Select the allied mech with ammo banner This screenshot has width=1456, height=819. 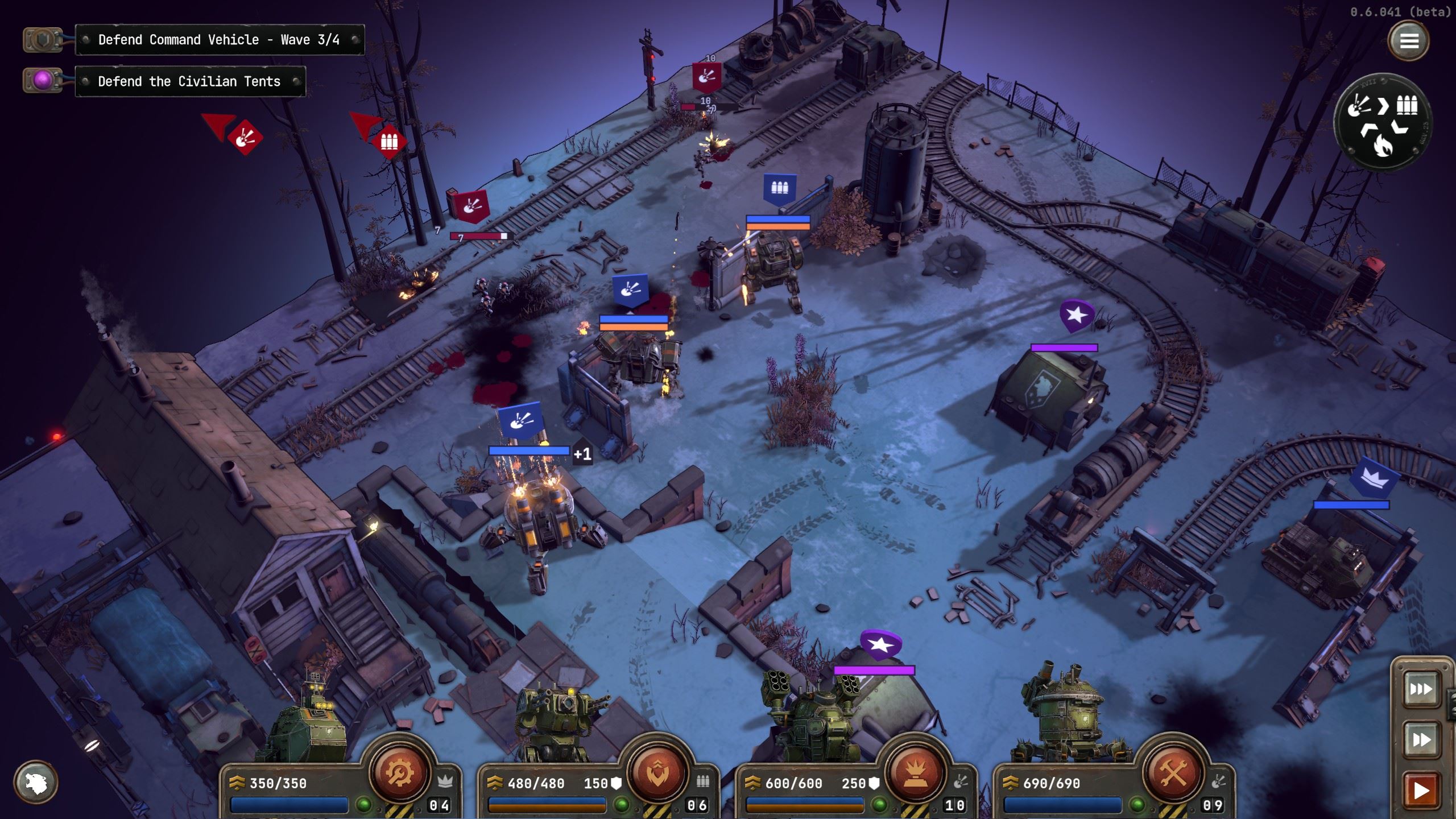[779, 188]
